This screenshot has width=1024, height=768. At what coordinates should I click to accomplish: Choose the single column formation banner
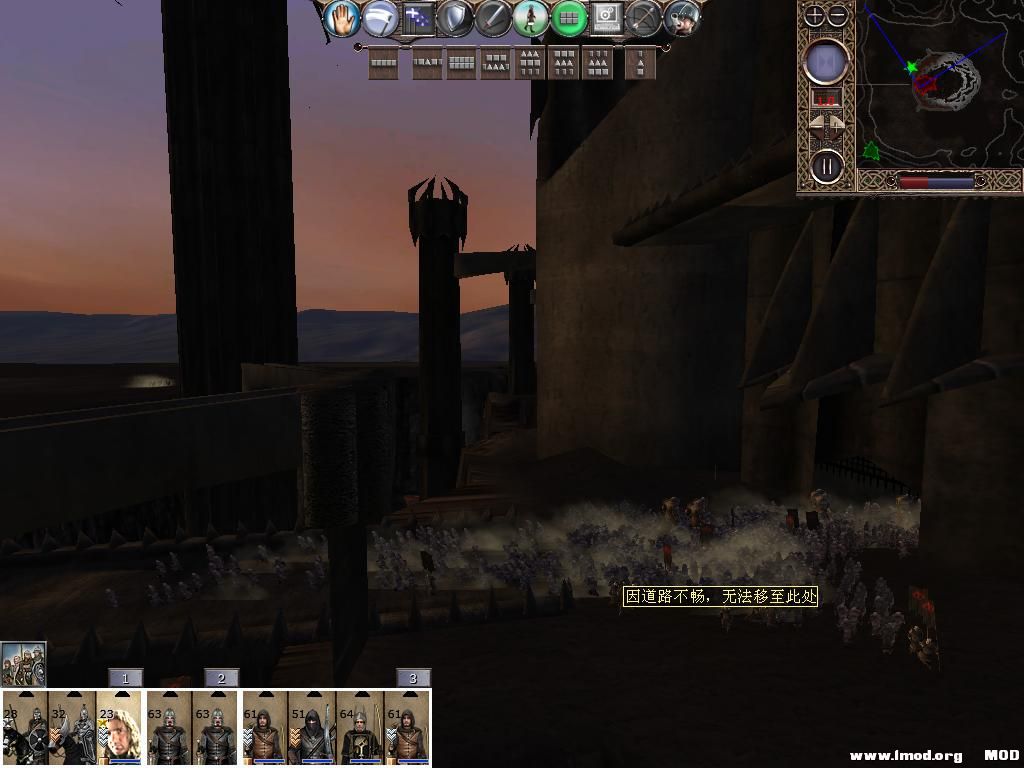[641, 64]
